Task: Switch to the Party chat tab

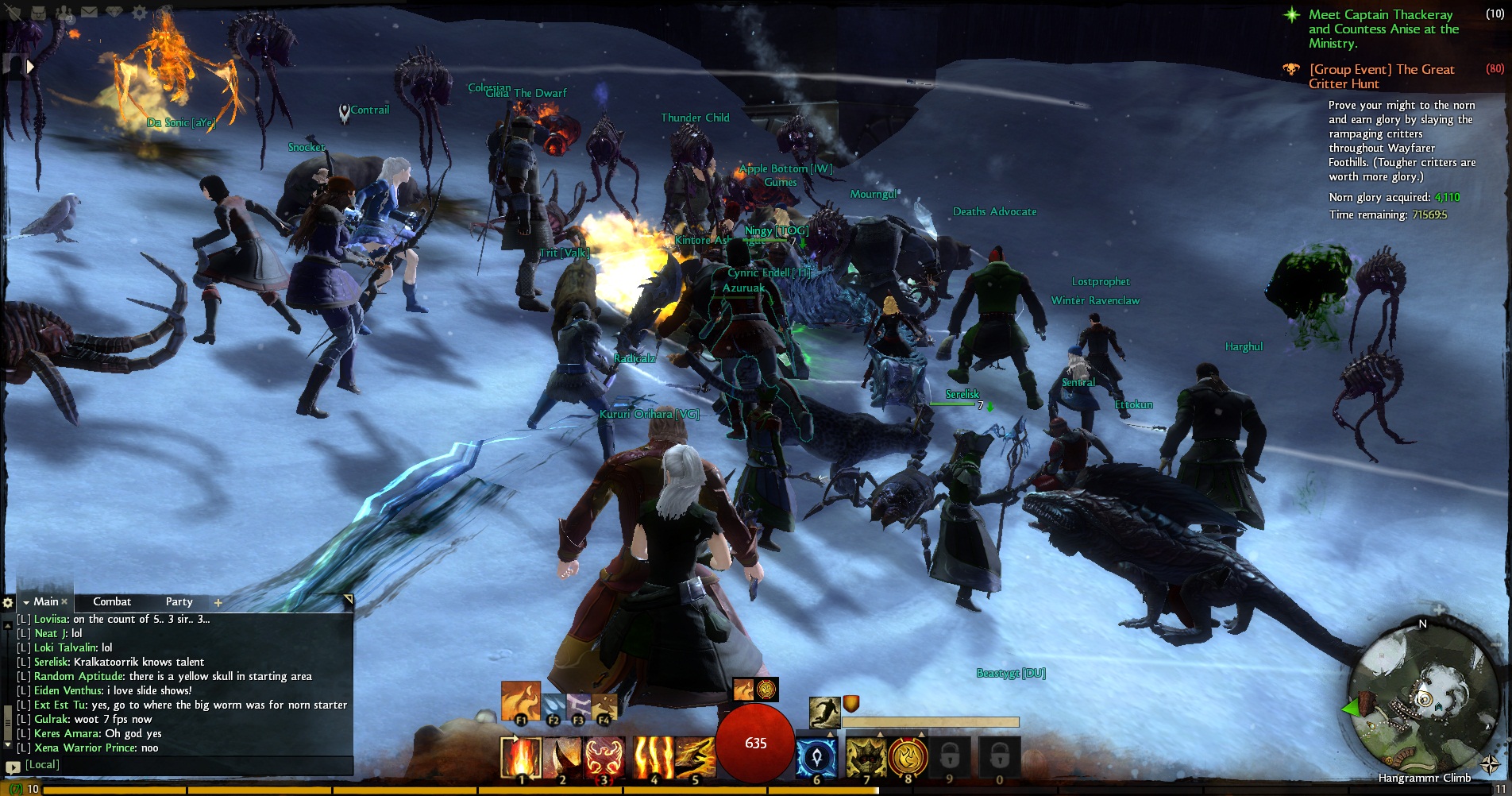Action: pos(179,602)
